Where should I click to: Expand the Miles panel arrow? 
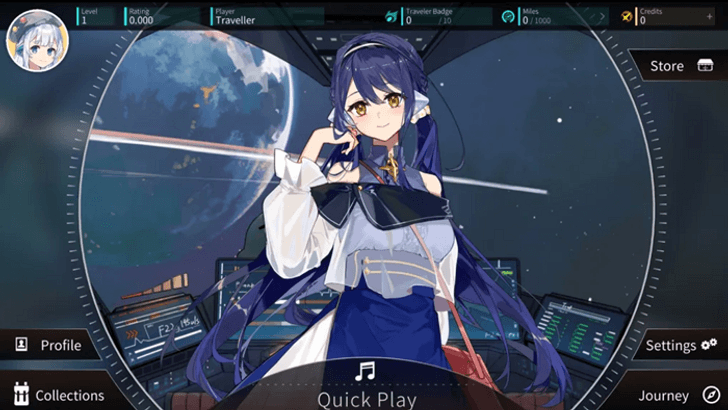click(602, 17)
